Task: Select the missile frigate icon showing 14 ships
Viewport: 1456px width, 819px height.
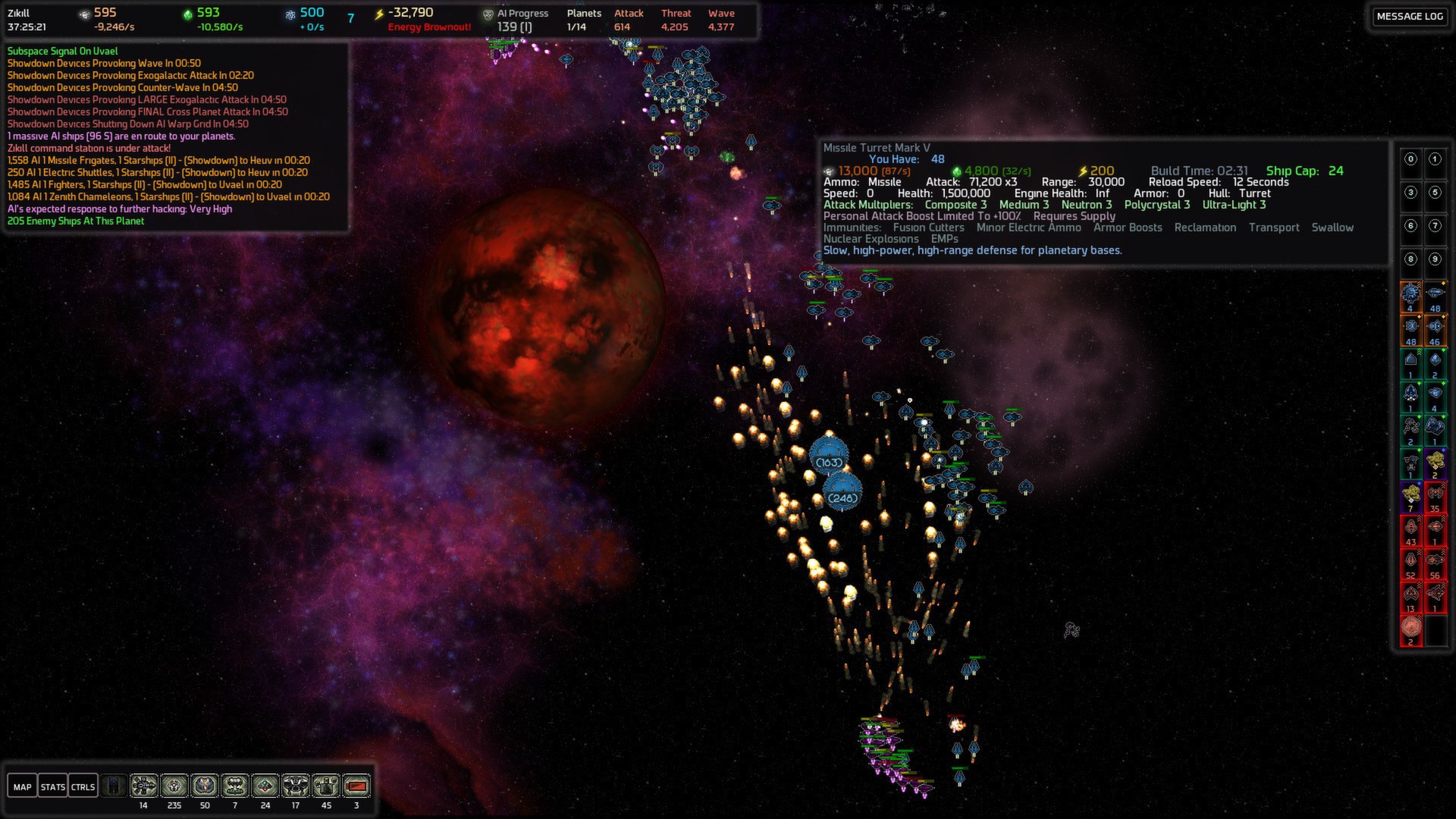Action: pyautogui.click(x=143, y=786)
